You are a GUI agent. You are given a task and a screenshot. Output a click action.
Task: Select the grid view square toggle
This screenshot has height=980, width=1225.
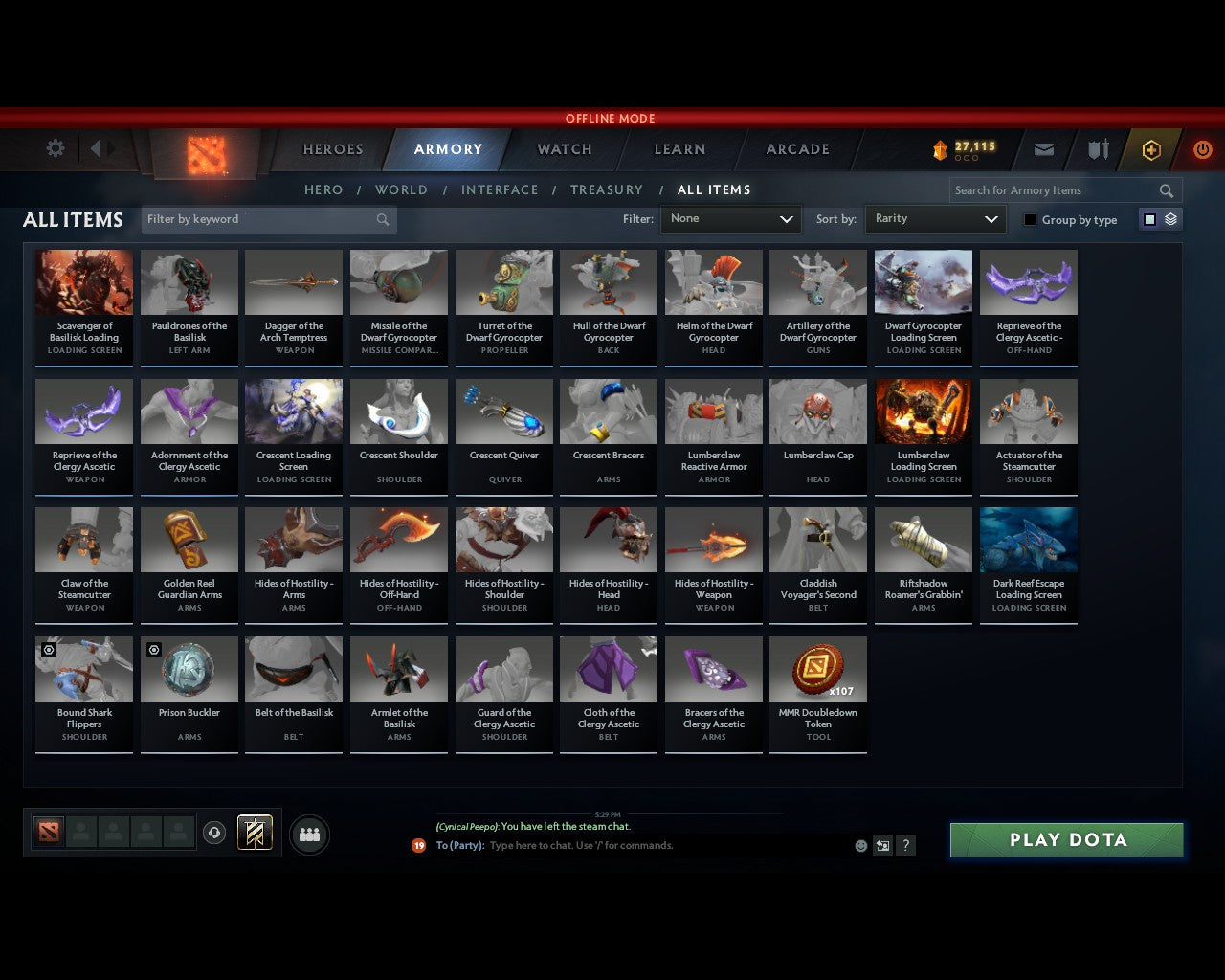click(1148, 219)
